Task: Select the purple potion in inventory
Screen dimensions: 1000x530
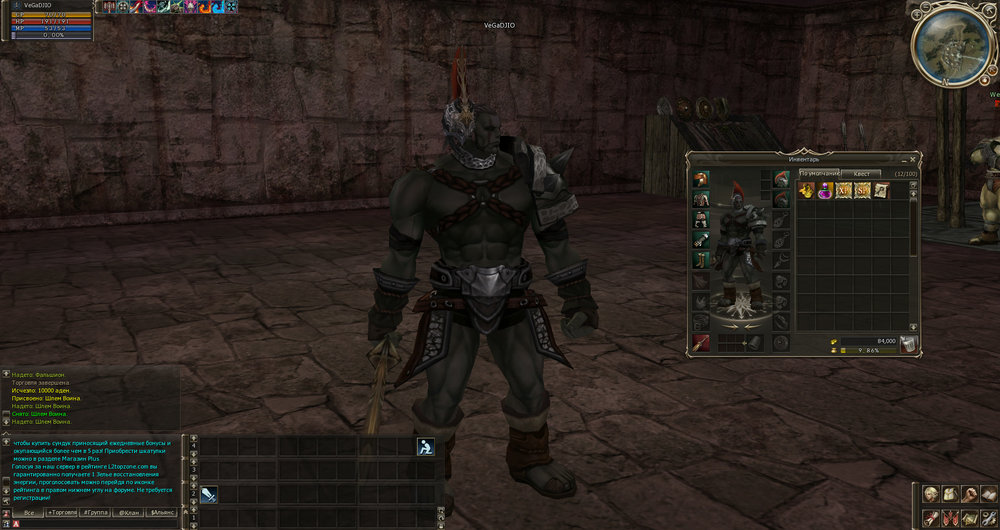Action: point(824,190)
